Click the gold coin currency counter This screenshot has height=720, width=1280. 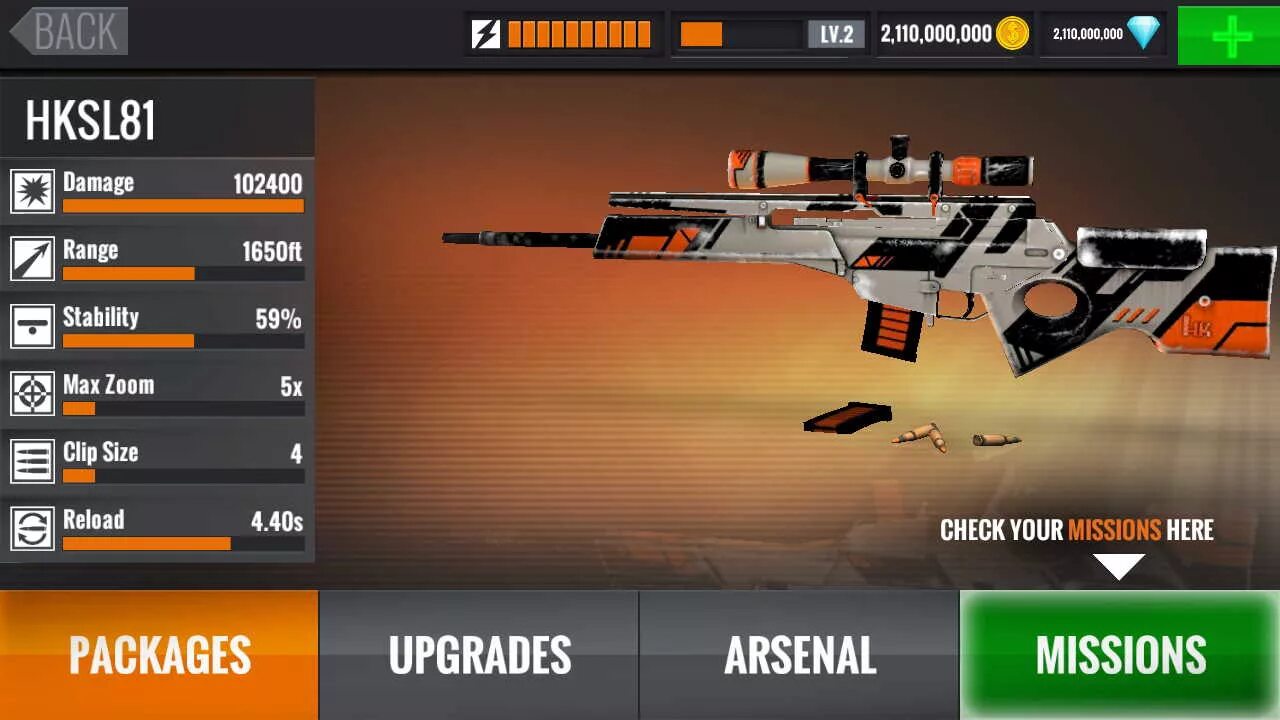coord(954,35)
